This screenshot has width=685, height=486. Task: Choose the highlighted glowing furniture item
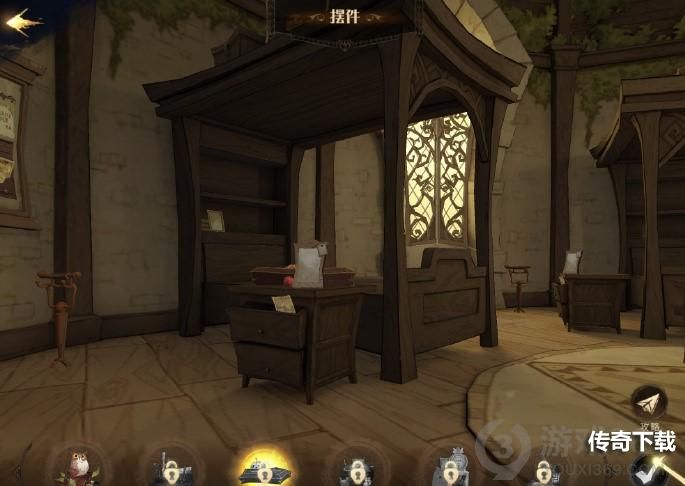coord(264,468)
